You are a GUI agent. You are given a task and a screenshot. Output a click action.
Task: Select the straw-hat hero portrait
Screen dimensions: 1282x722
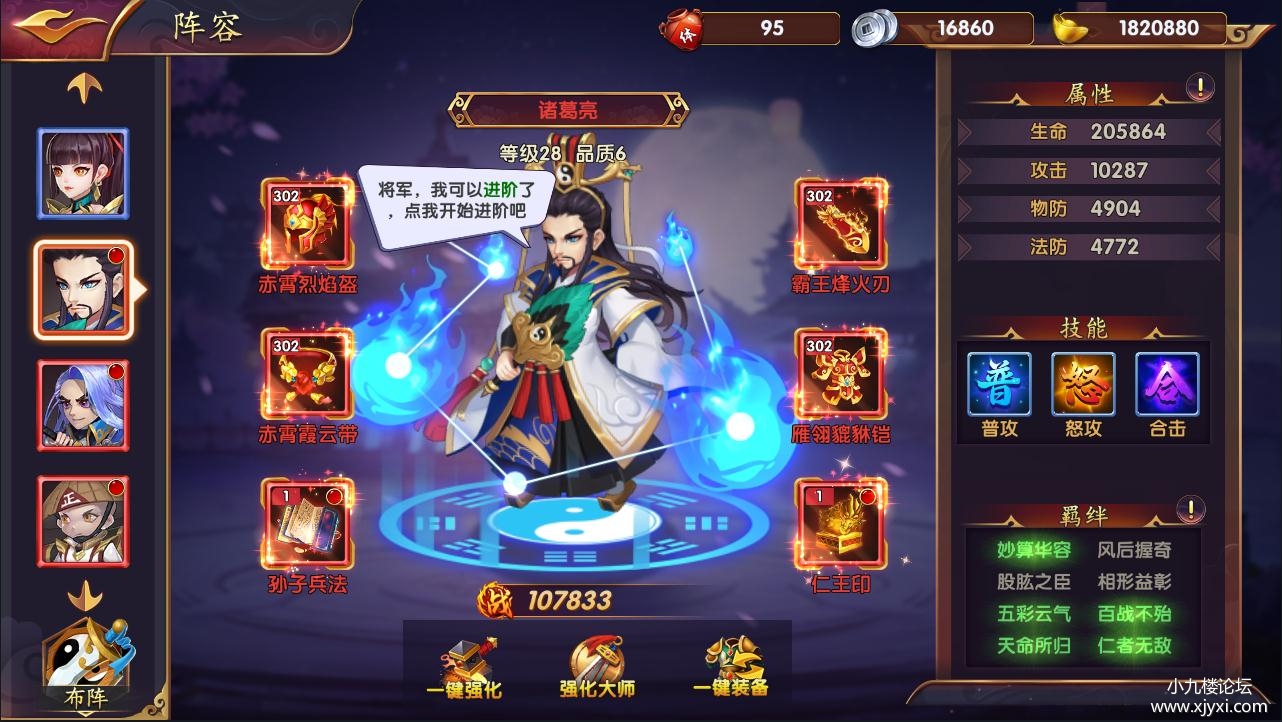pyautogui.click(x=84, y=521)
